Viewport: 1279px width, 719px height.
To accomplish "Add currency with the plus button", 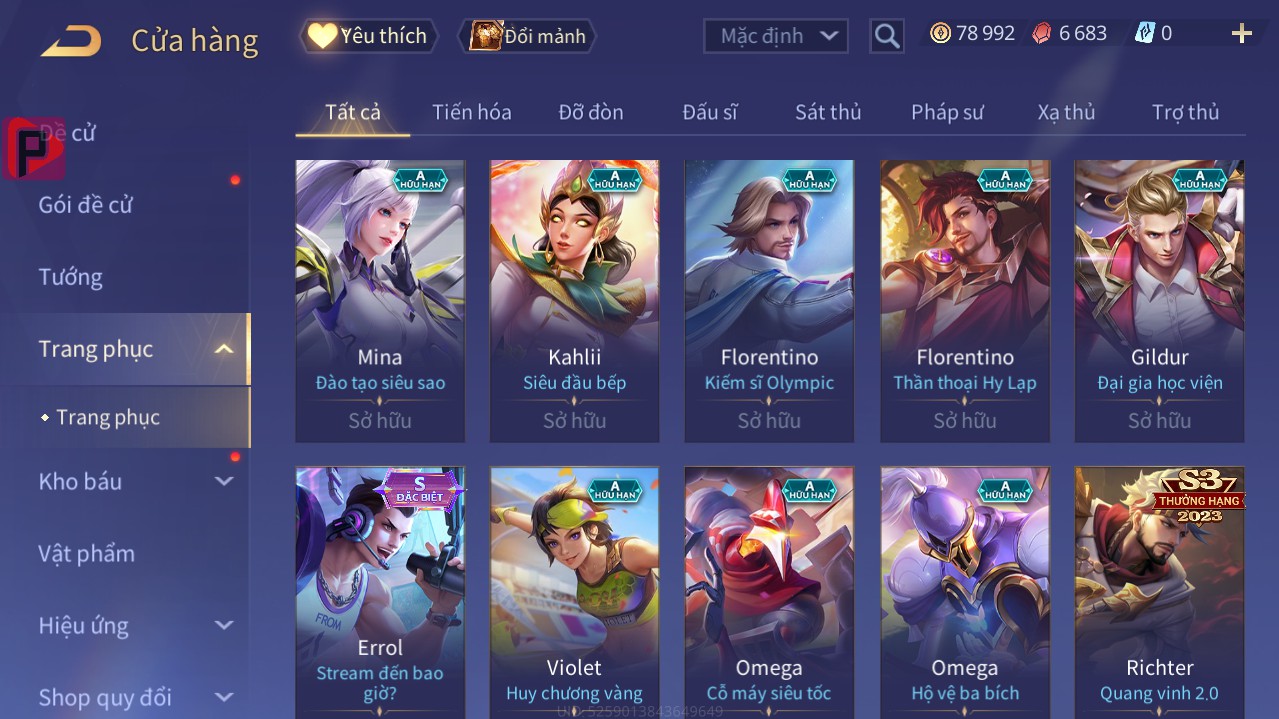I will pos(1241,34).
